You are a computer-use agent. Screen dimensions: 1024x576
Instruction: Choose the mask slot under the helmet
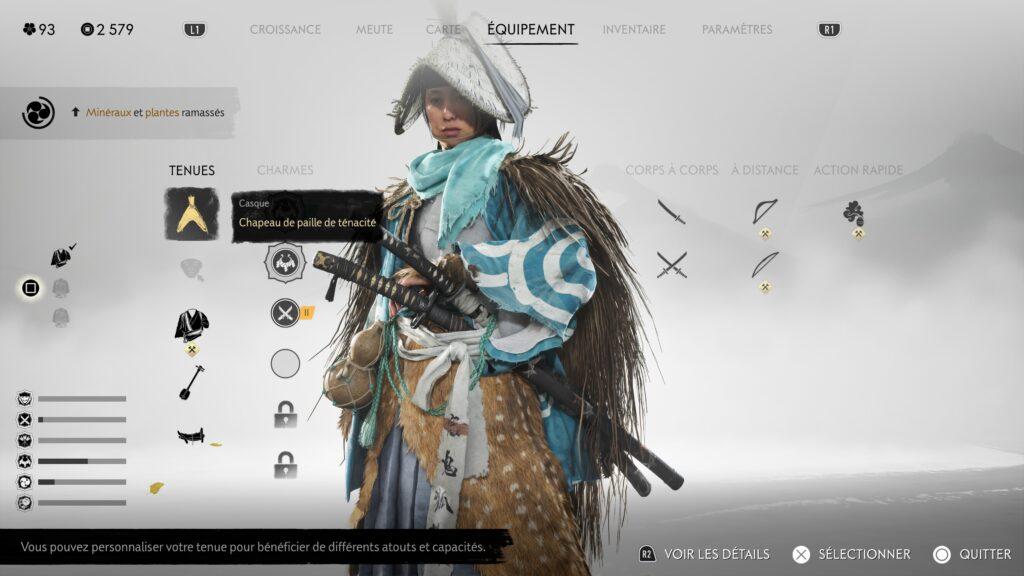pyautogui.click(x=192, y=269)
